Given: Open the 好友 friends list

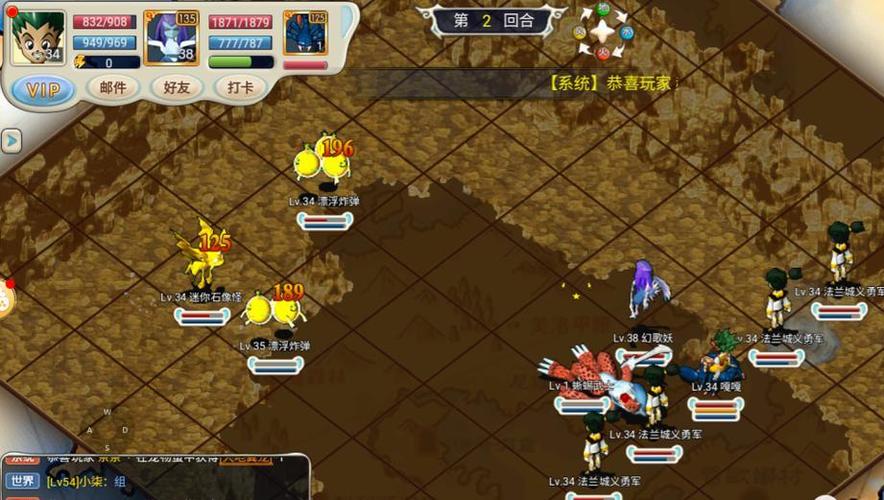Looking at the screenshot, I should [177, 88].
